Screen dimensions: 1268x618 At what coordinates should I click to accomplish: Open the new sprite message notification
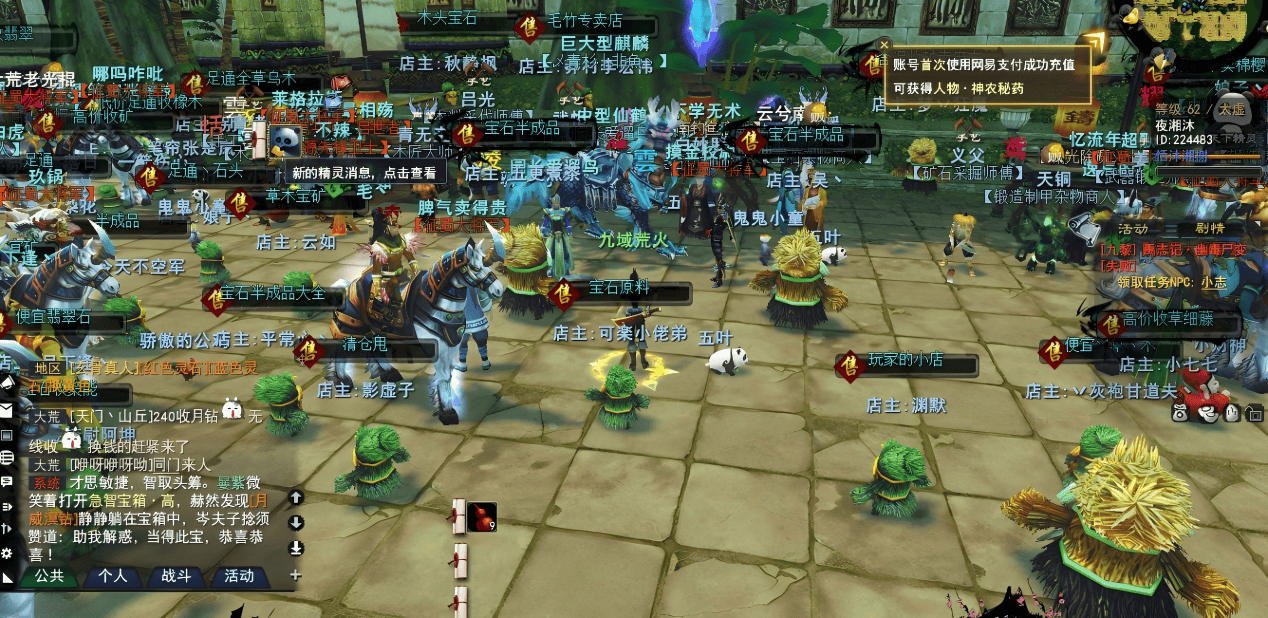click(x=364, y=172)
